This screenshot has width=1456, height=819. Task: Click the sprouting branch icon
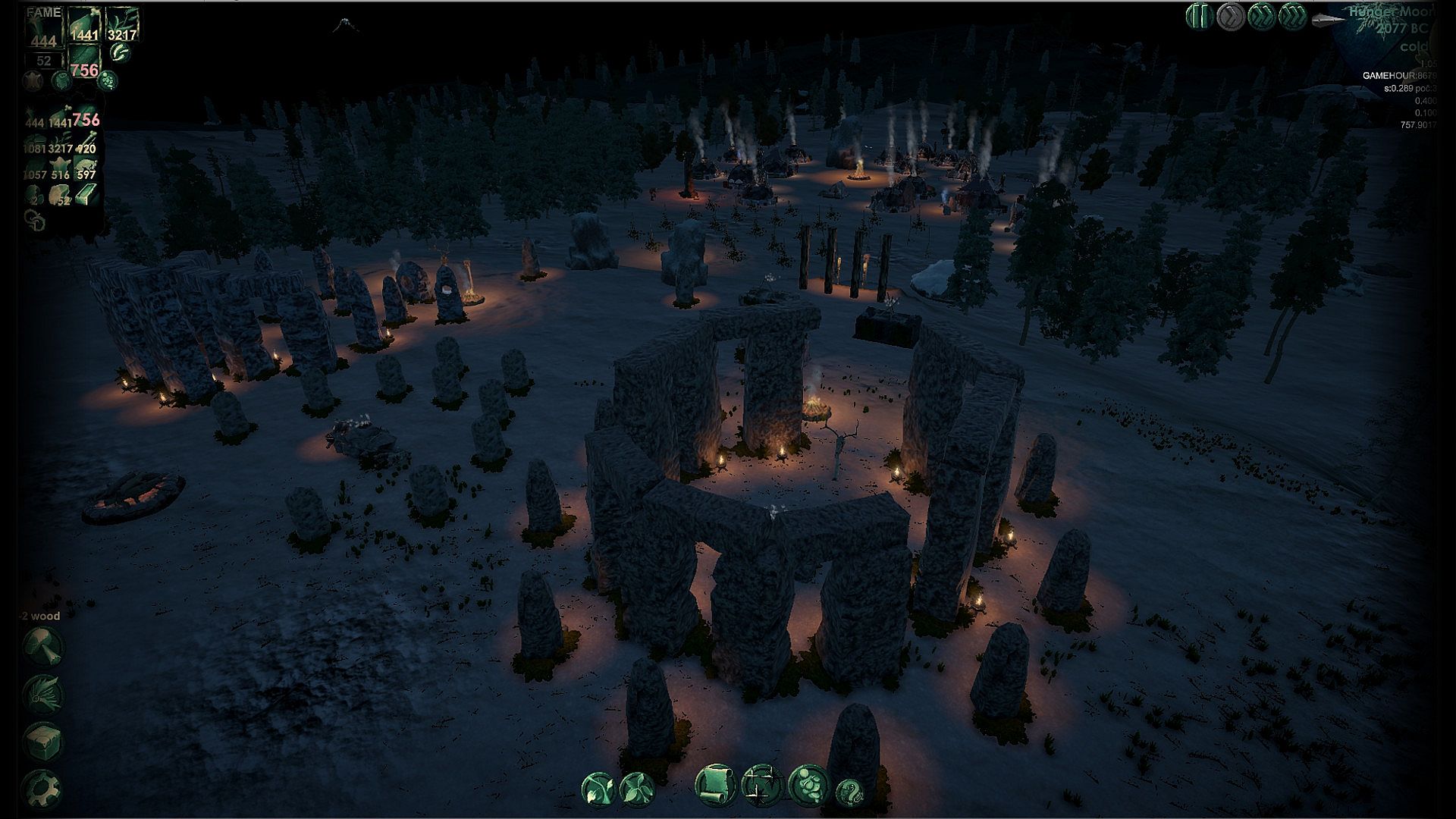pos(598,789)
